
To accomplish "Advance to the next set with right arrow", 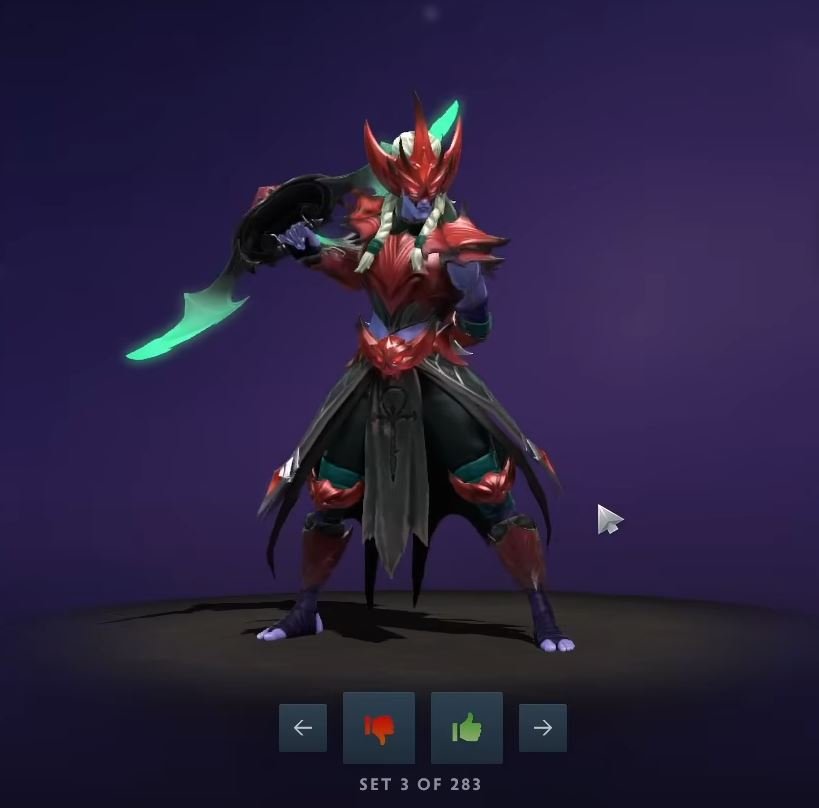I will [x=542, y=728].
